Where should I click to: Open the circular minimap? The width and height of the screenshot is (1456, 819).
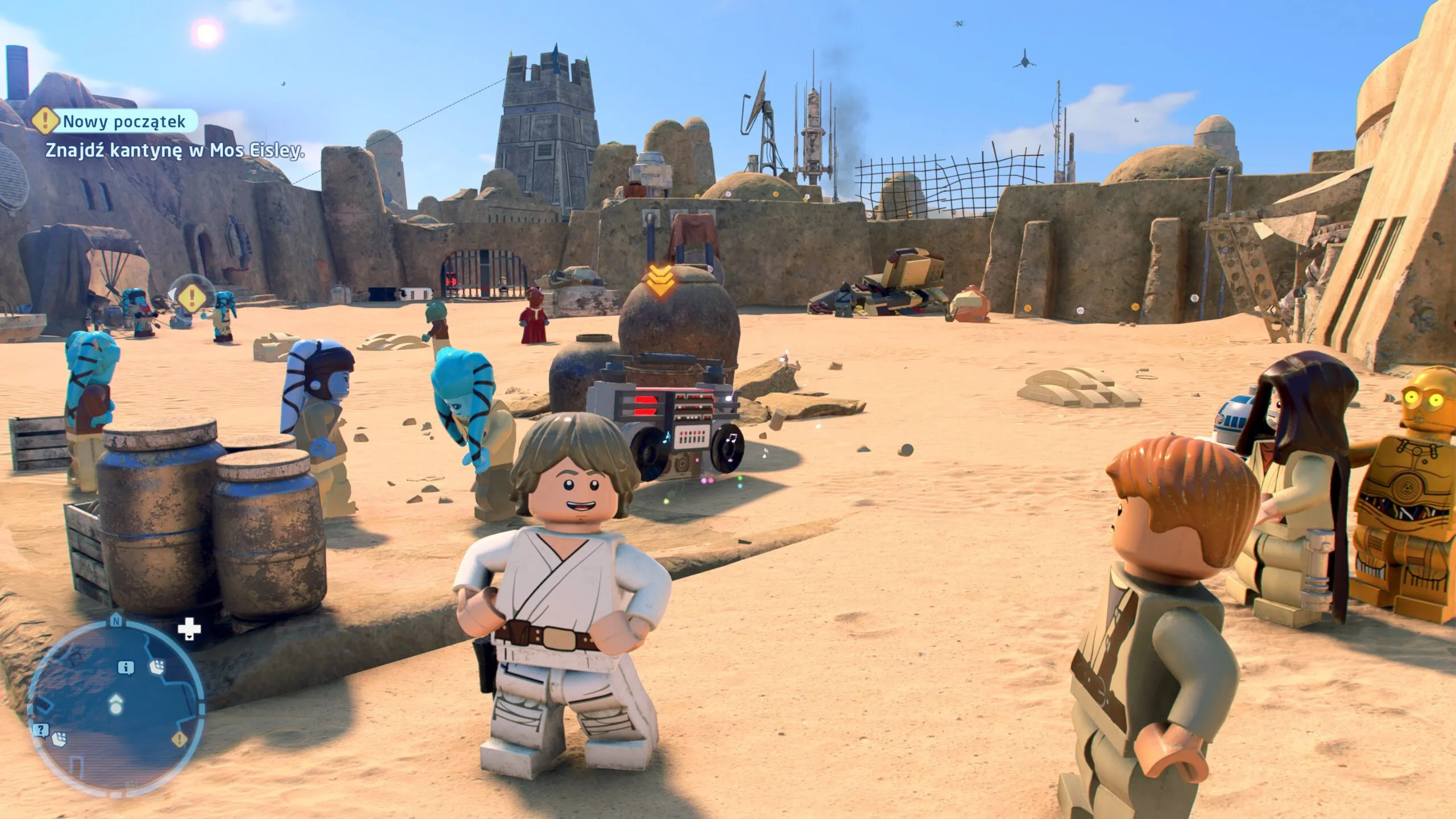tap(116, 706)
